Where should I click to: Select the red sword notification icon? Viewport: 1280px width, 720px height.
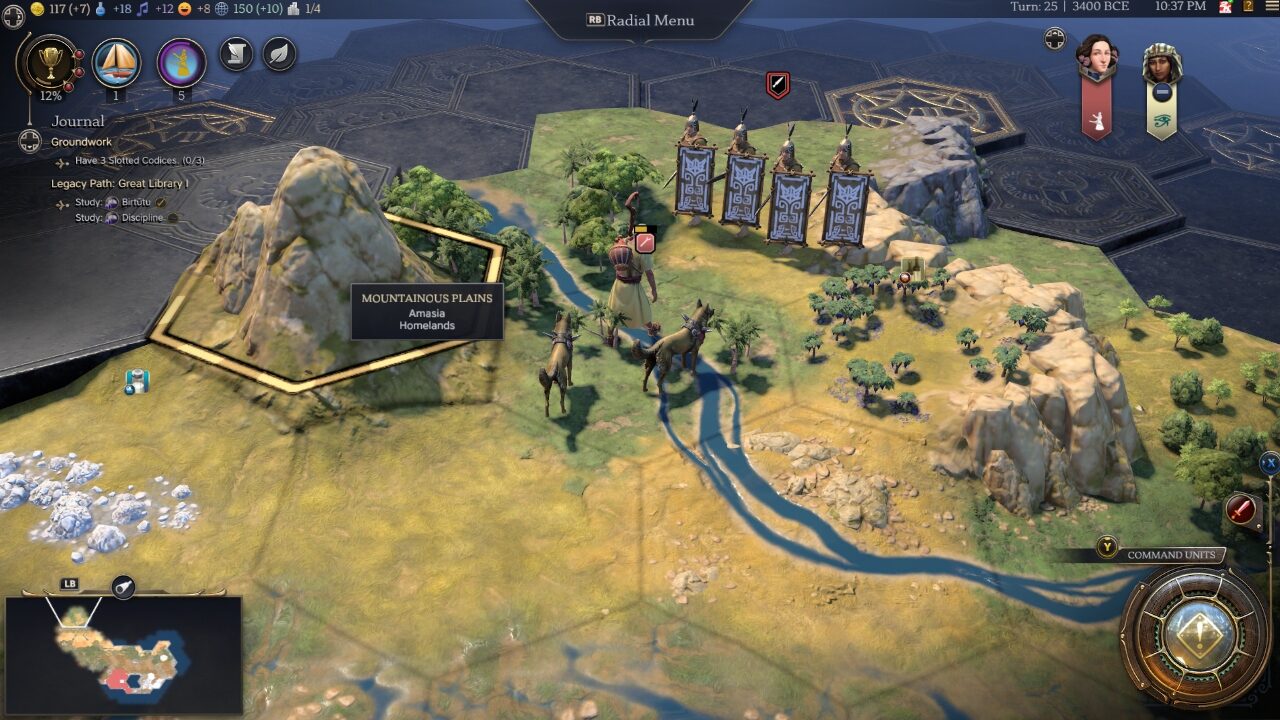pos(1241,510)
